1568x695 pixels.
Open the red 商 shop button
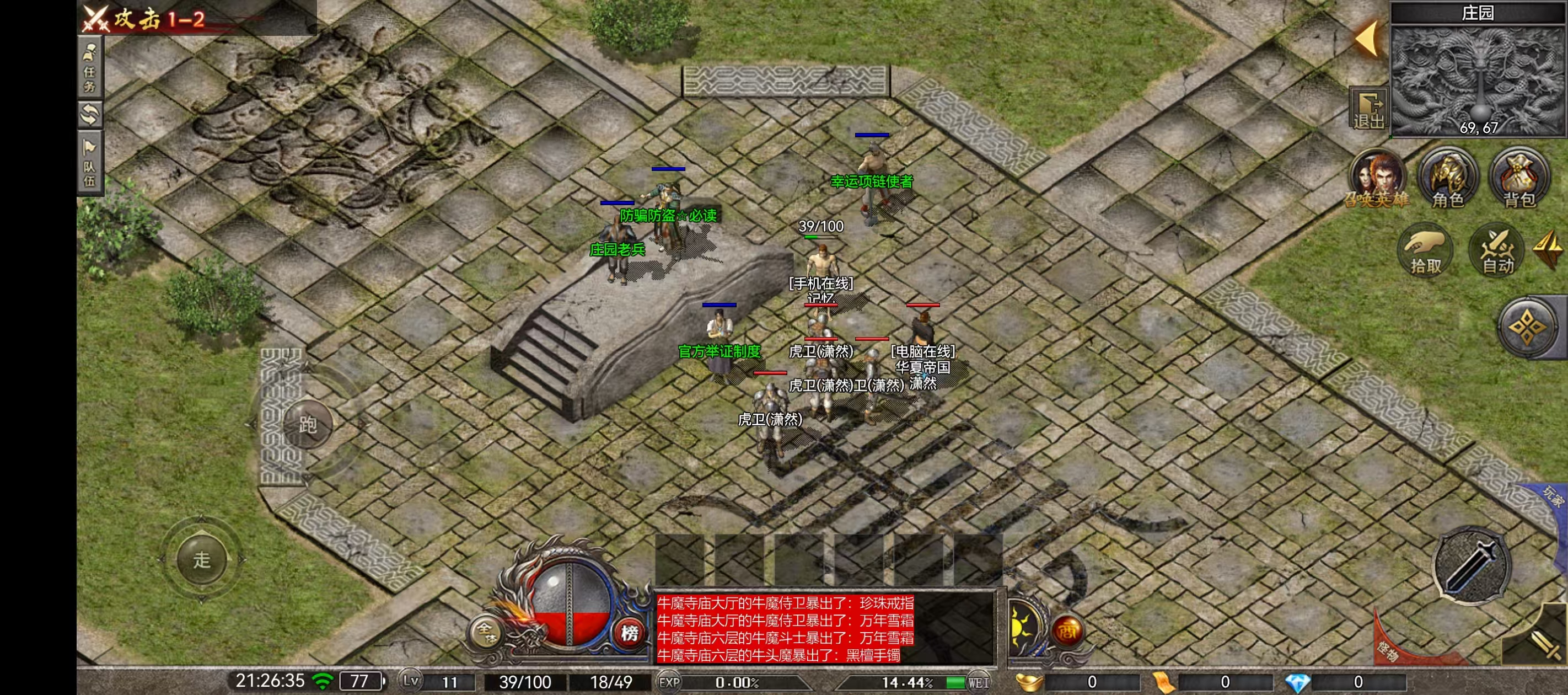coord(1066,630)
